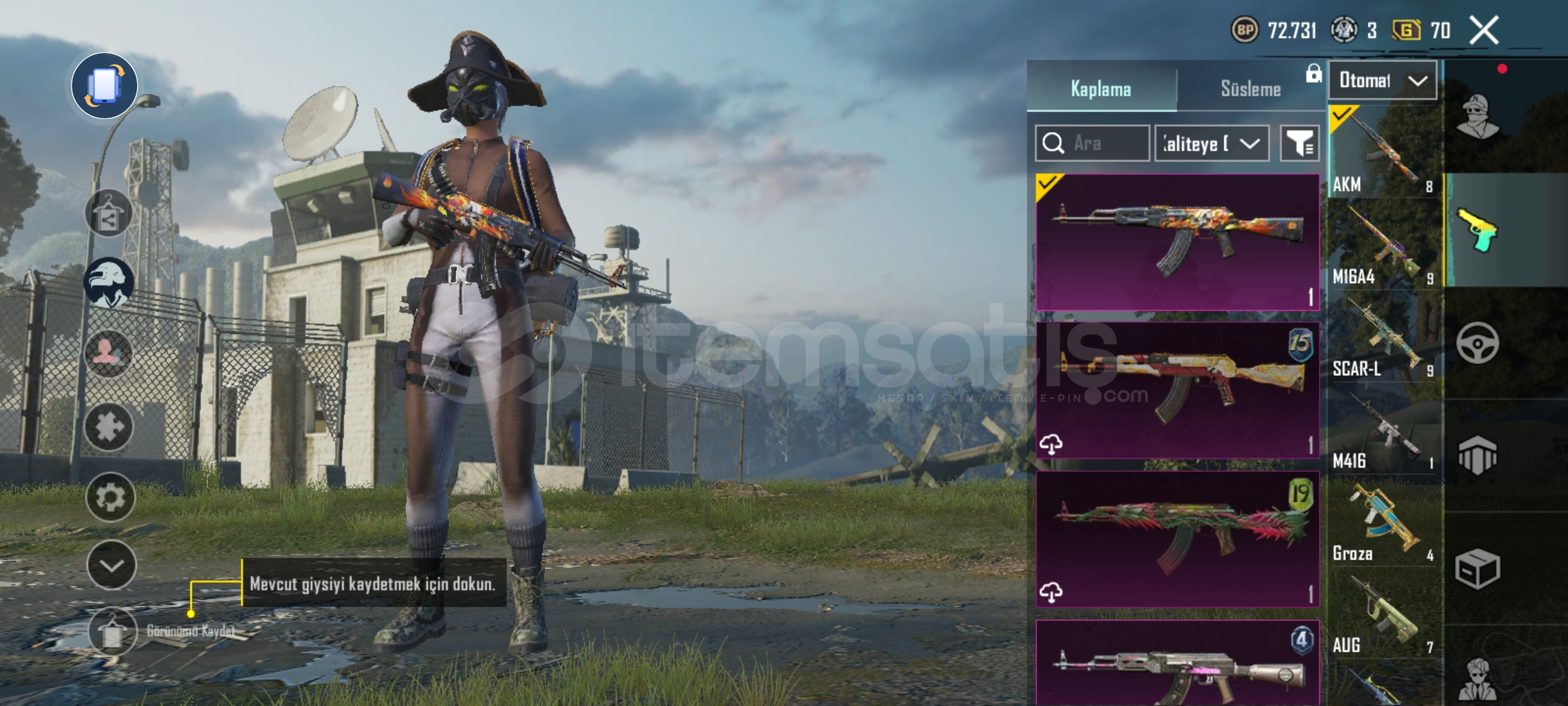Open the gear settings icon

(110, 497)
